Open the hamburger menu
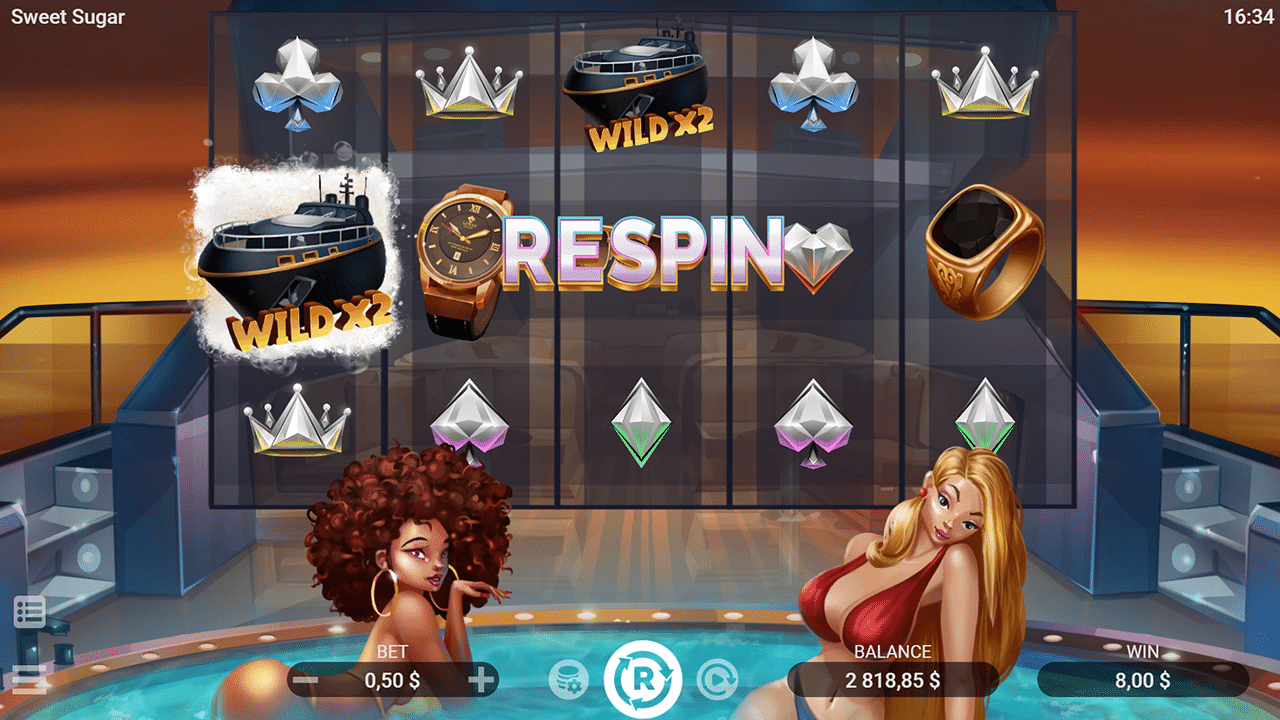Image resolution: width=1280 pixels, height=720 pixels. click(29, 680)
